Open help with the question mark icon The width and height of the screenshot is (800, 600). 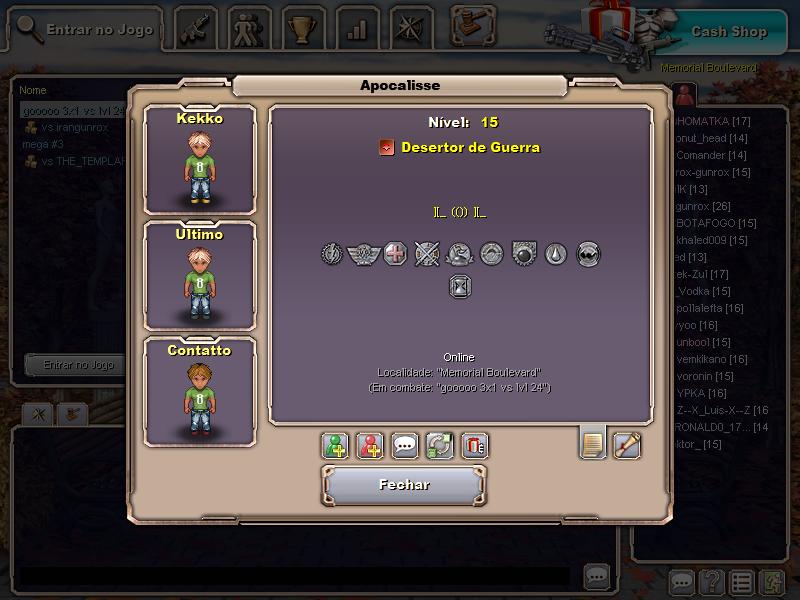(711, 581)
